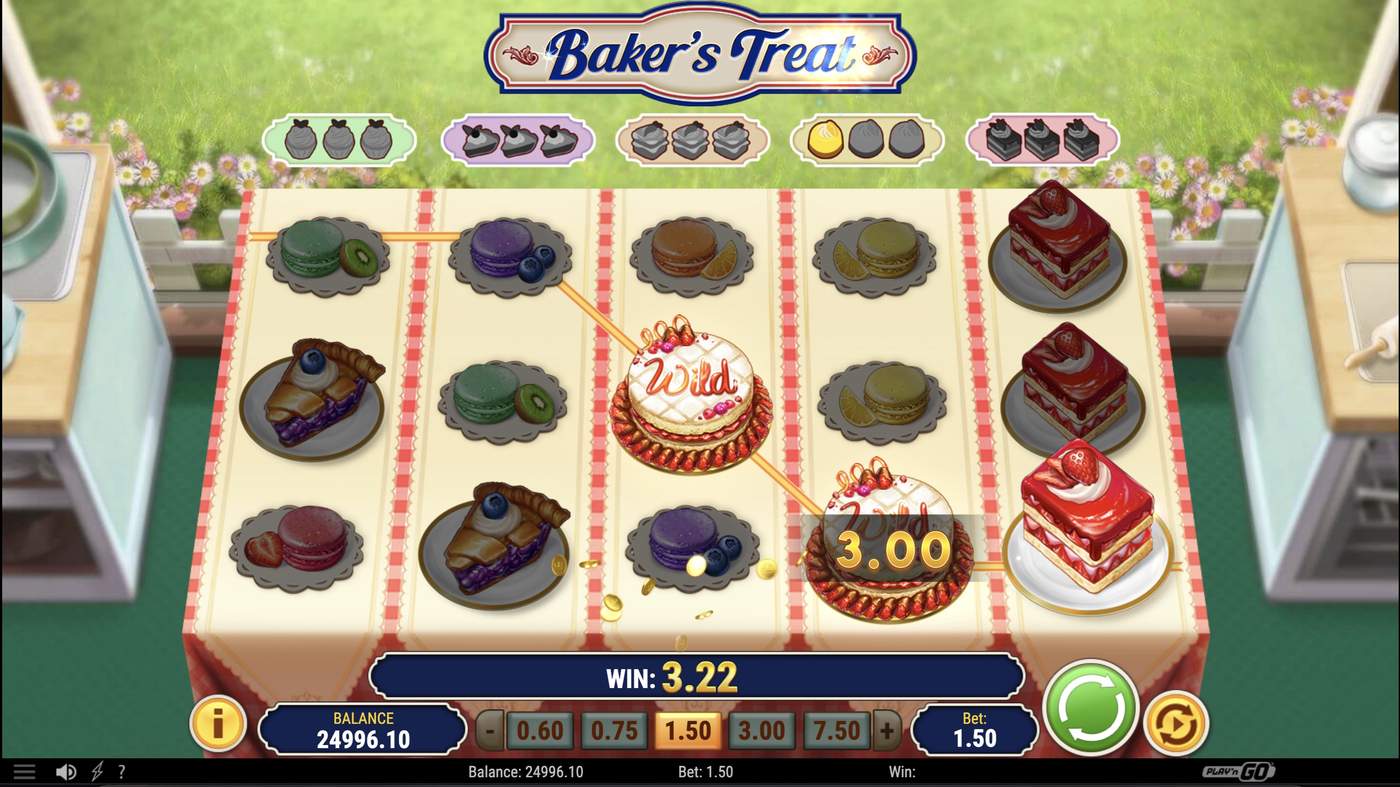This screenshot has height=787, width=1400.
Task: Decrease bet with the minus button
Action: 489,731
